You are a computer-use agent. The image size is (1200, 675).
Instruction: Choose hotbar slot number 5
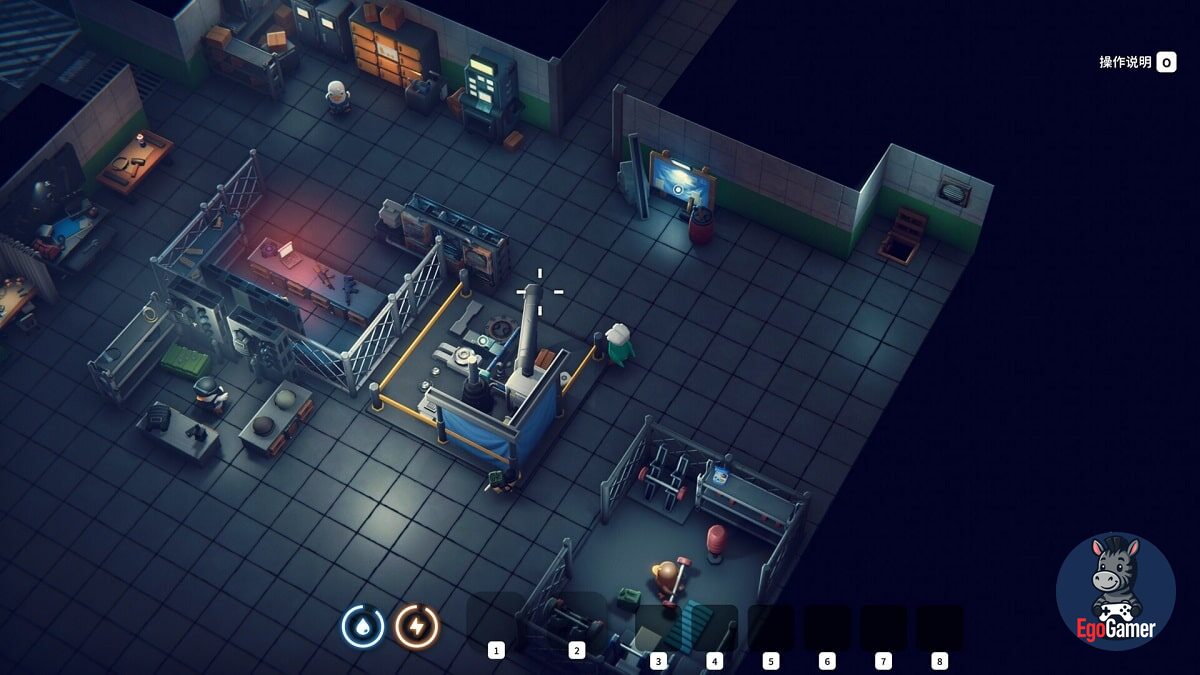tap(770, 628)
